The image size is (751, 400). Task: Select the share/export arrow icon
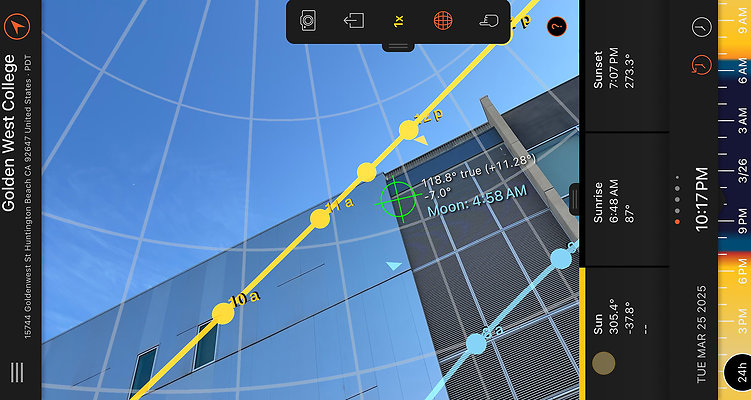point(353,20)
